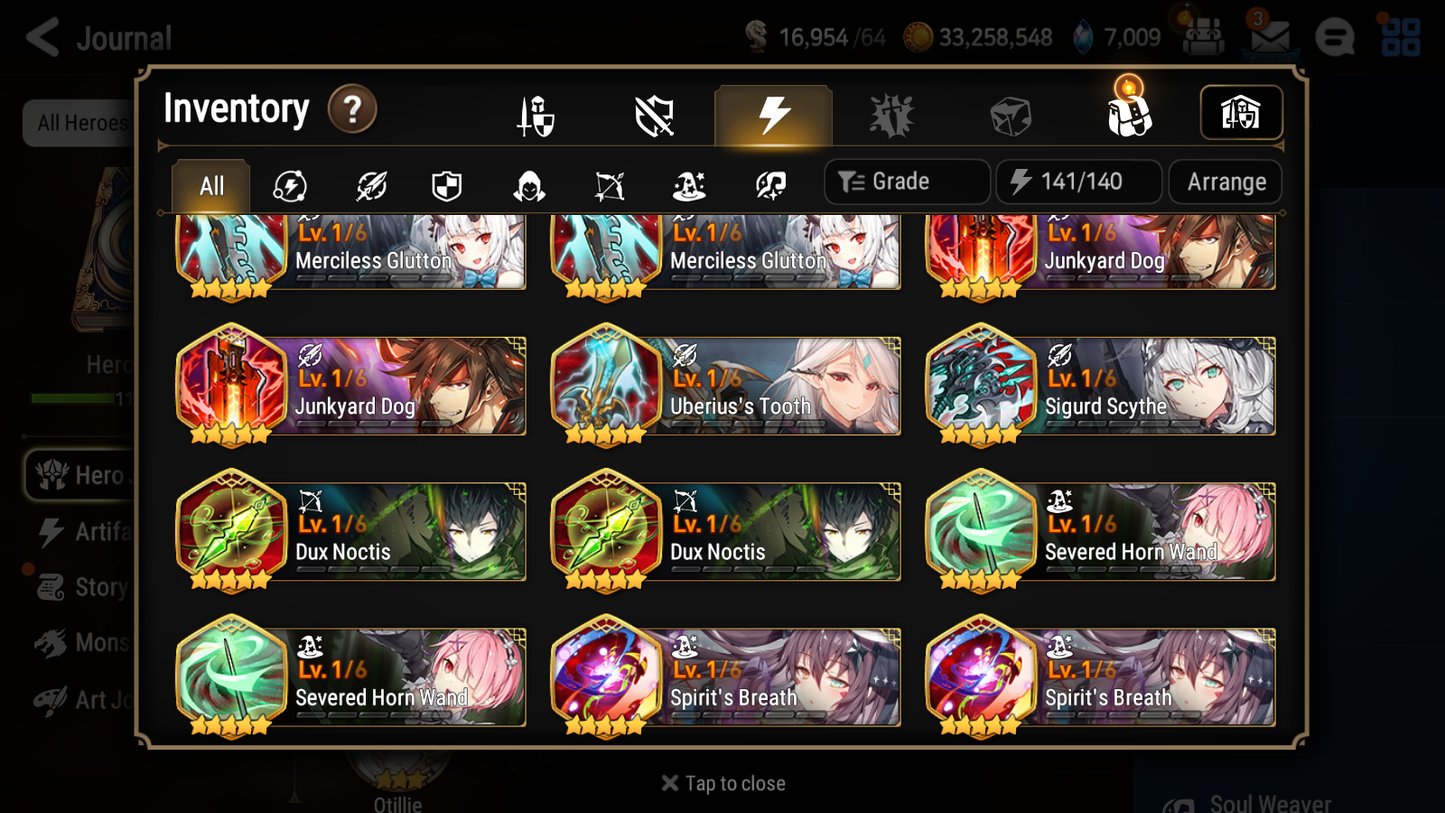The image size is (1445, 813).
Task: Tap "Tap to close" to dismiss inventory
Action: click(722, 783)
